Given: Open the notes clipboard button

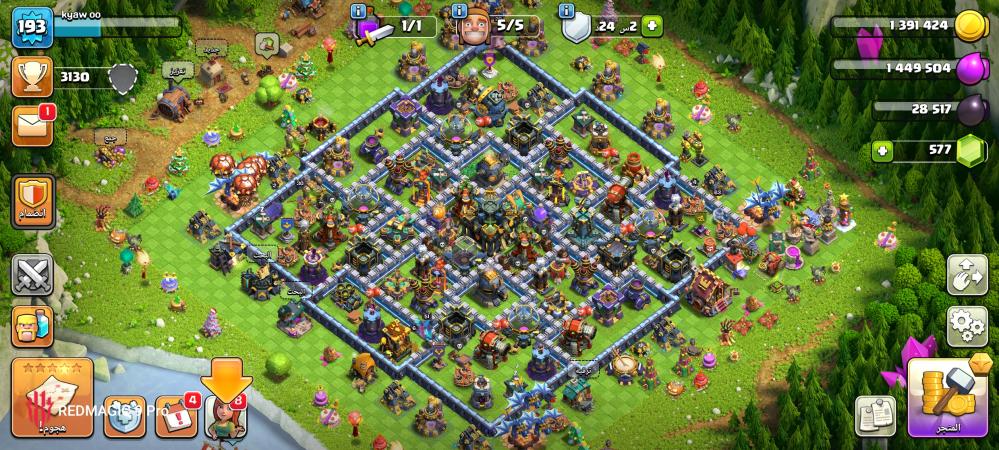Looking at the screenshot, I should click(x=875, y=415).
